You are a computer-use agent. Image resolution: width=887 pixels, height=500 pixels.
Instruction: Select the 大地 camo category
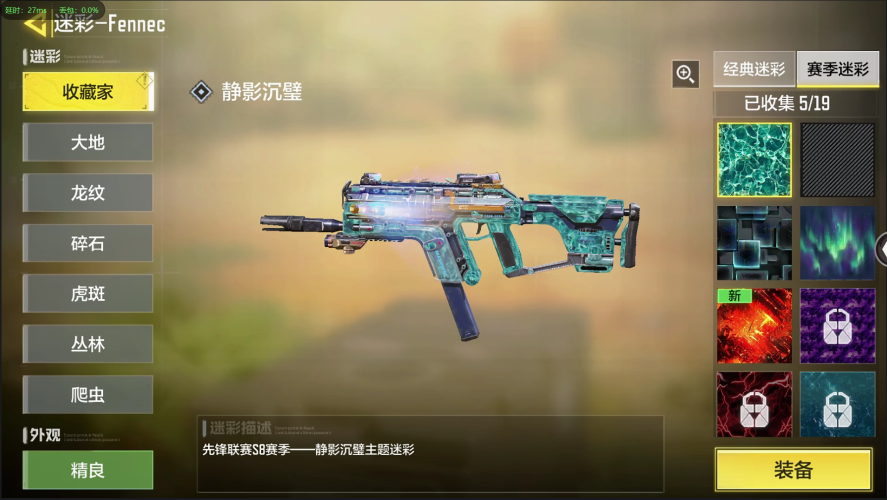pyautogui.click(x=88, y=142)
